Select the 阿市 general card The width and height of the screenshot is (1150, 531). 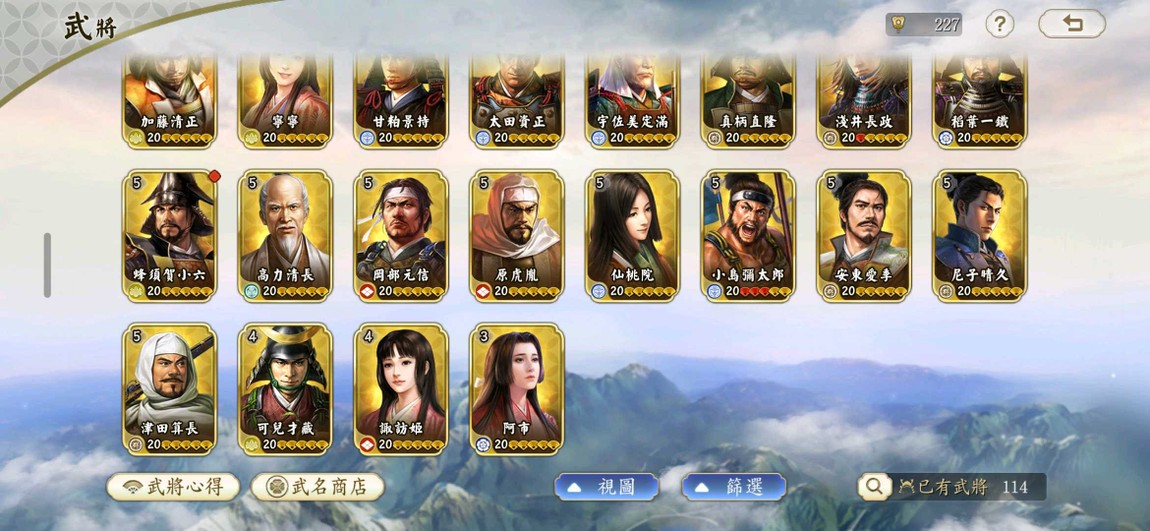pos(518,388)
